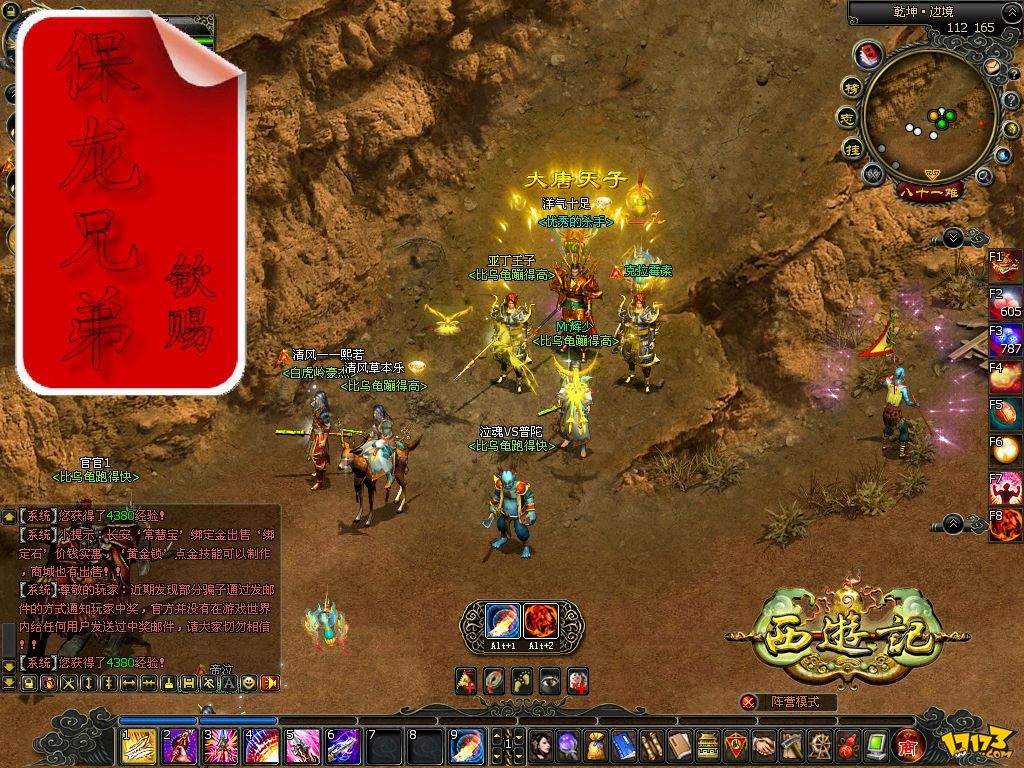Click the magnifying glass search icon near minimap
The height and width of the screenshot is (768, 1024).
984,176
